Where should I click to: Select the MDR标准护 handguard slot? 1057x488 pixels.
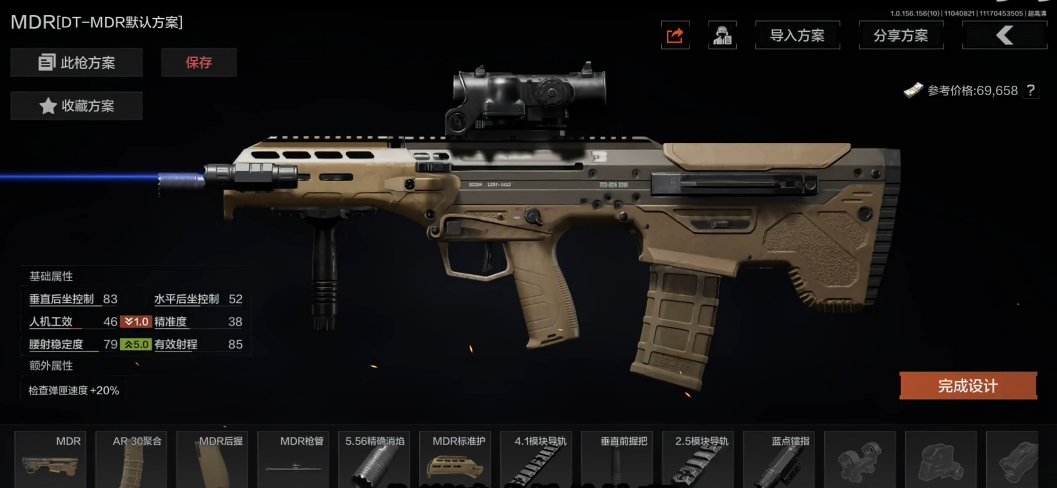point(455,460)
